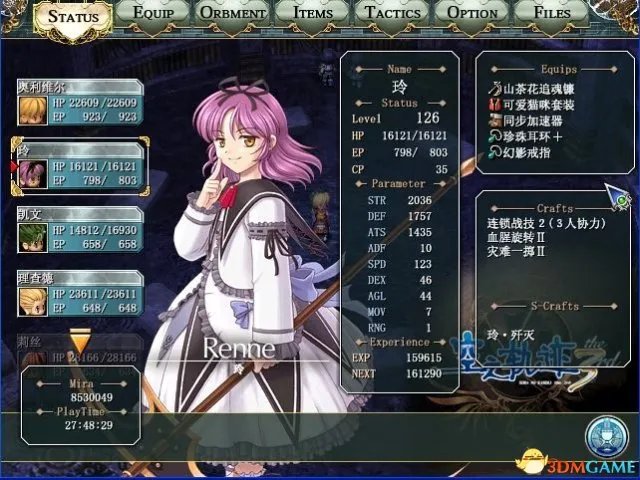
Task: Select the Tactics tab
Action: (x=393, y=15)
